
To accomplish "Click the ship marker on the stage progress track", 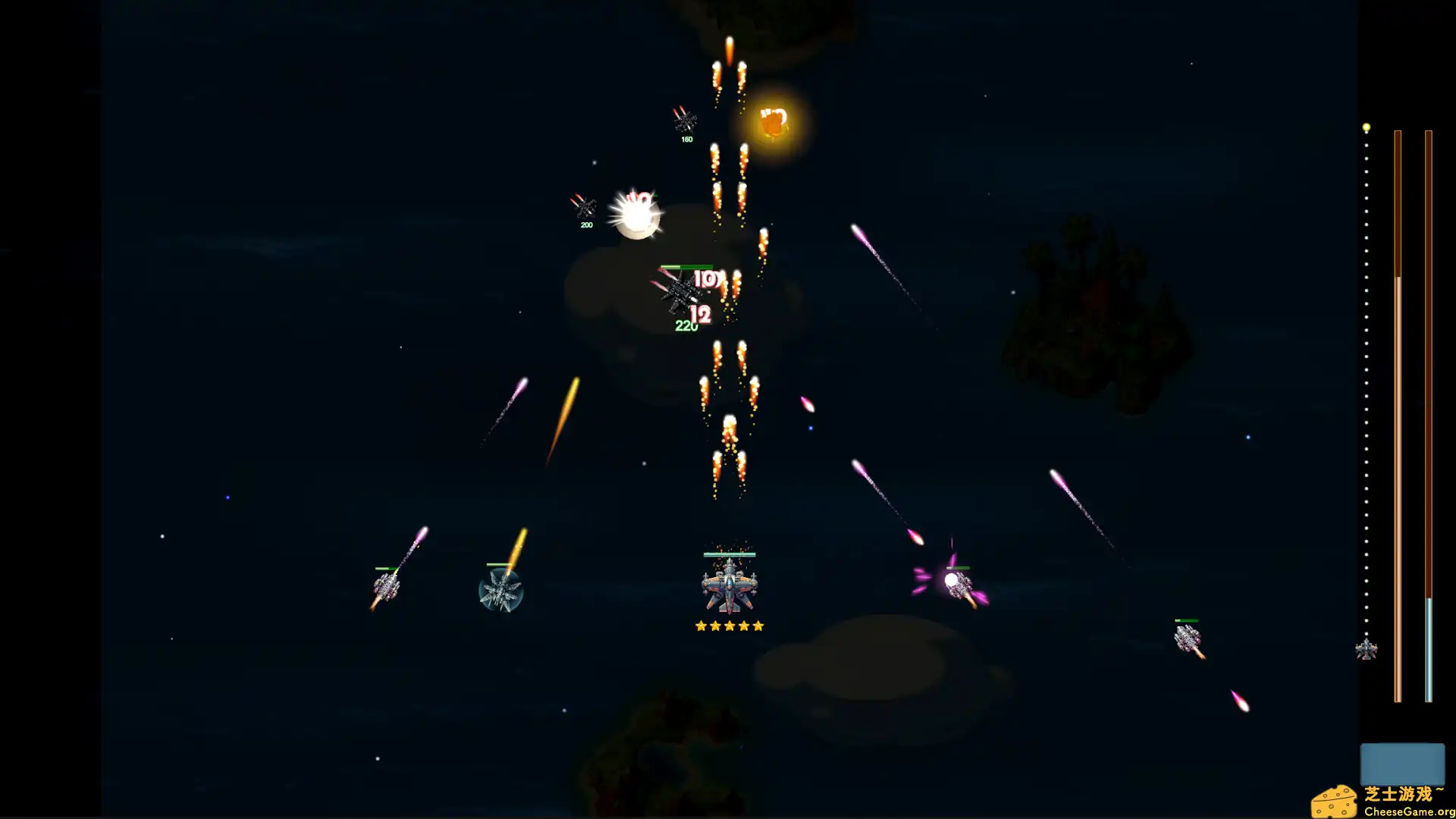I will 1367,648.
